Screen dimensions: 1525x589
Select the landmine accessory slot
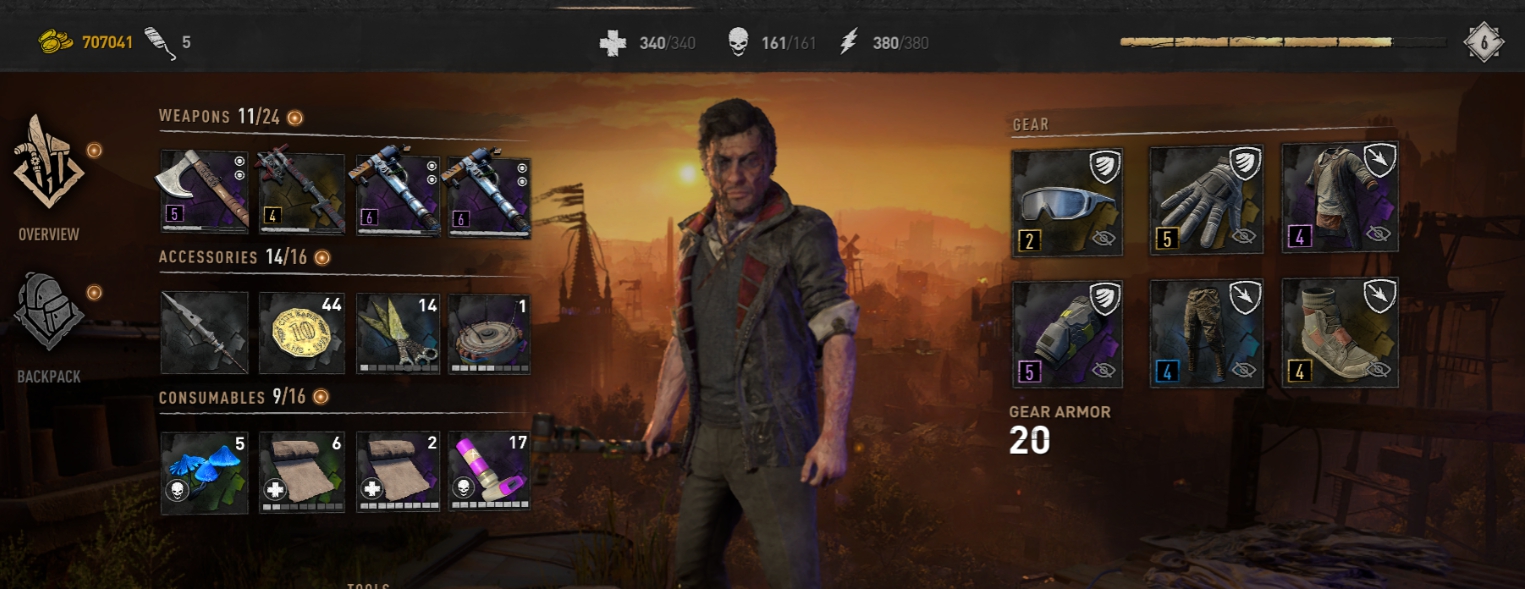pyautogui.click(x=489, y=333)
